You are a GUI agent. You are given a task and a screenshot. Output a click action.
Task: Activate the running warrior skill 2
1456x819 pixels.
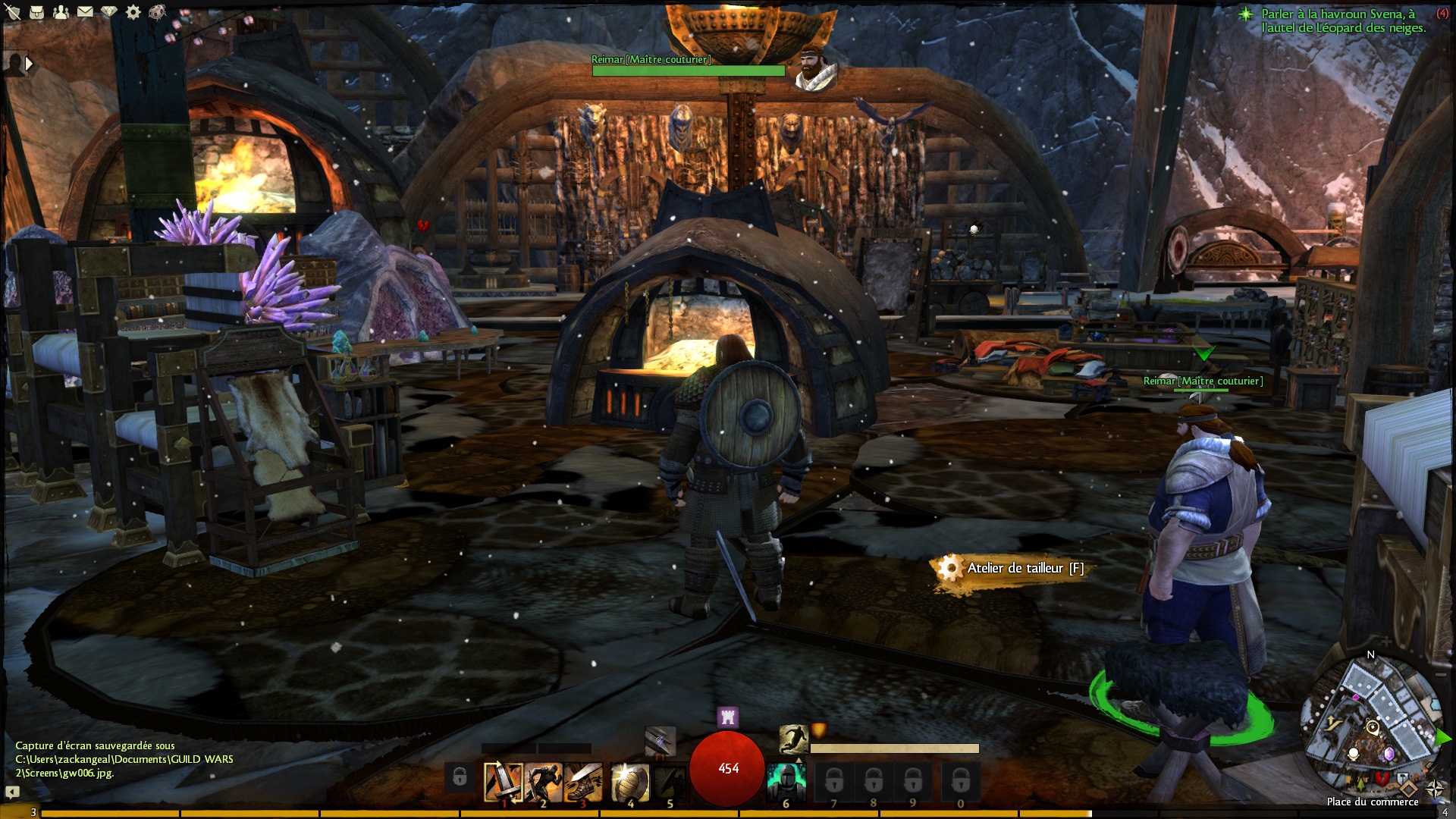543,782
